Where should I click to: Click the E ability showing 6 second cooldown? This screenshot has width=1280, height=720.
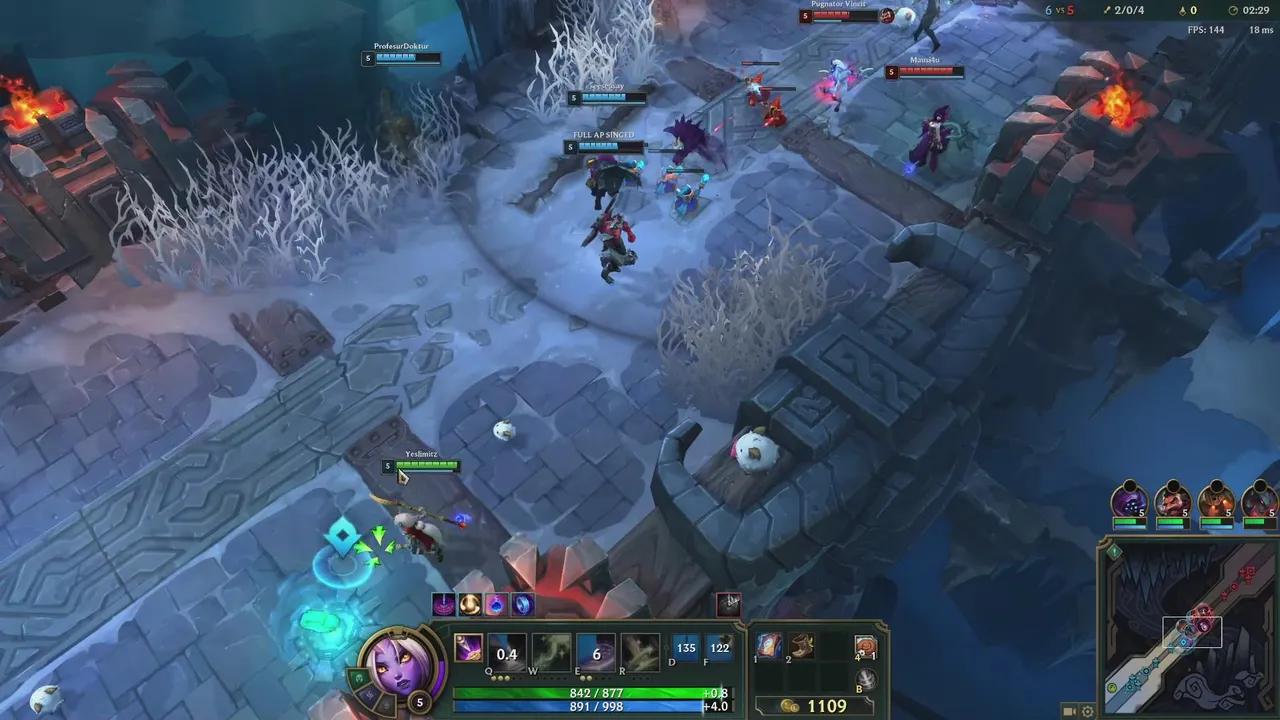pyautogui.click(x=595, y=652)
